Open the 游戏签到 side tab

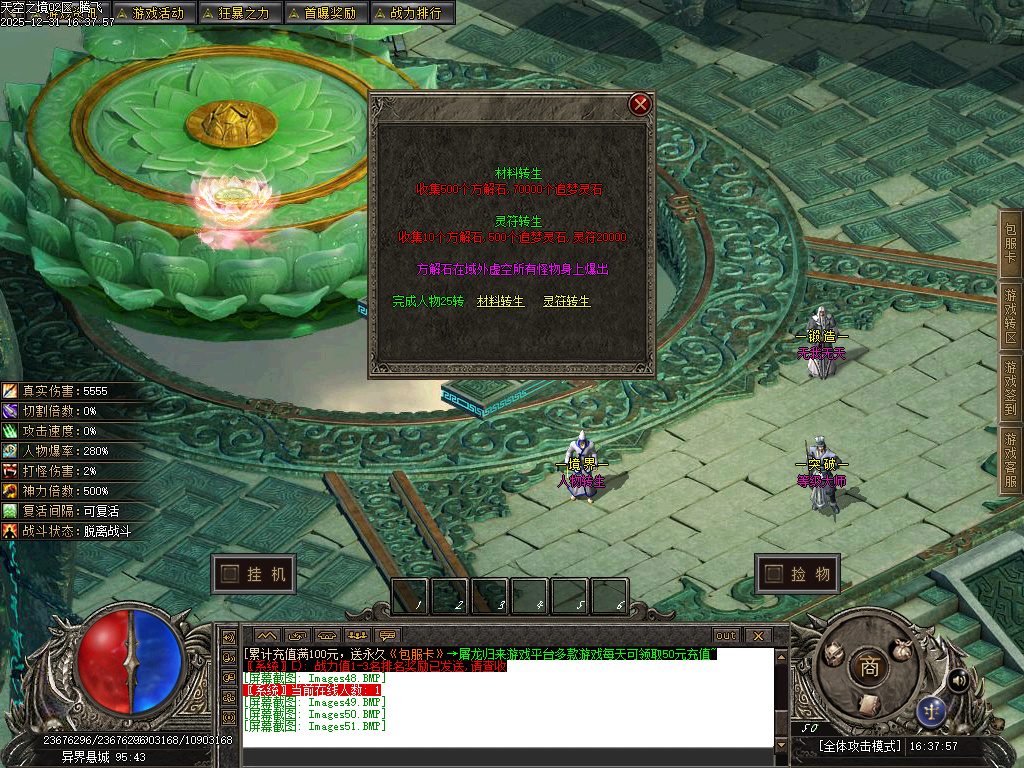[x=1011, y=388]
